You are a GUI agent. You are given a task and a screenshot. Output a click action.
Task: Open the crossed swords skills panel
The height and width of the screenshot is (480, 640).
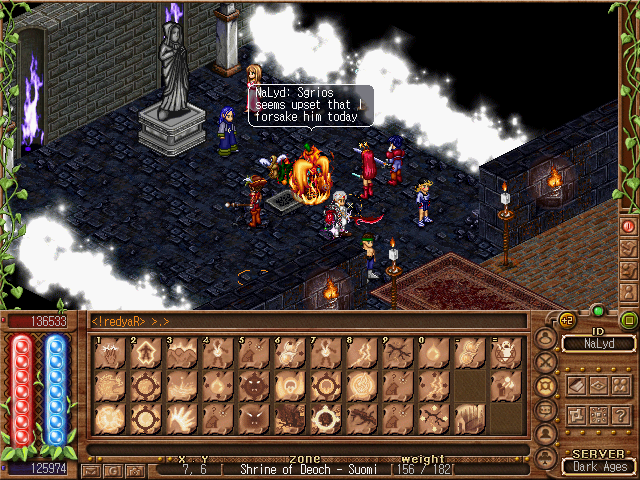pos(545,361)
